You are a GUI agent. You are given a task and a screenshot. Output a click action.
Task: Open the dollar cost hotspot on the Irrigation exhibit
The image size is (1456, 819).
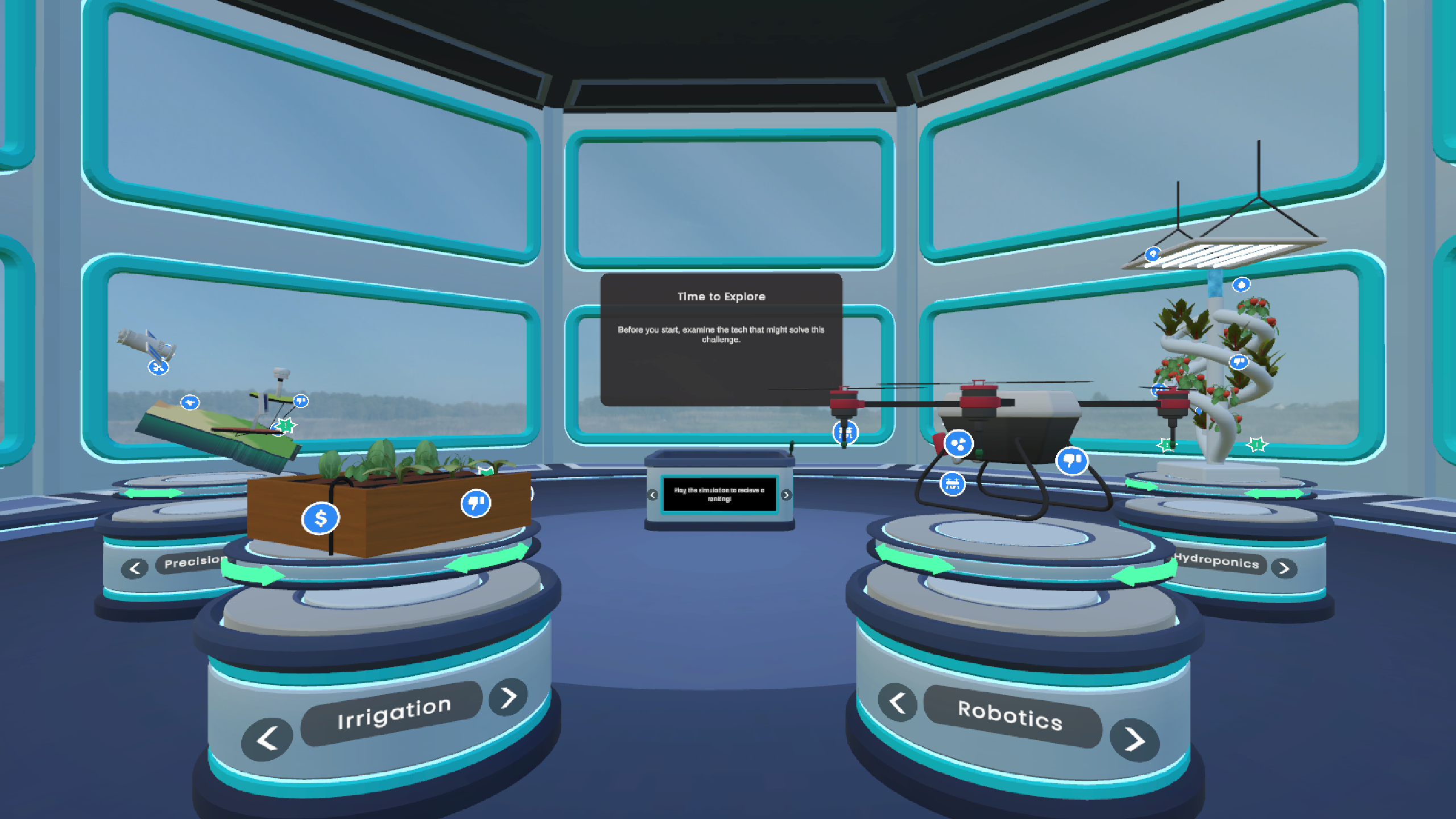[320, 518]
